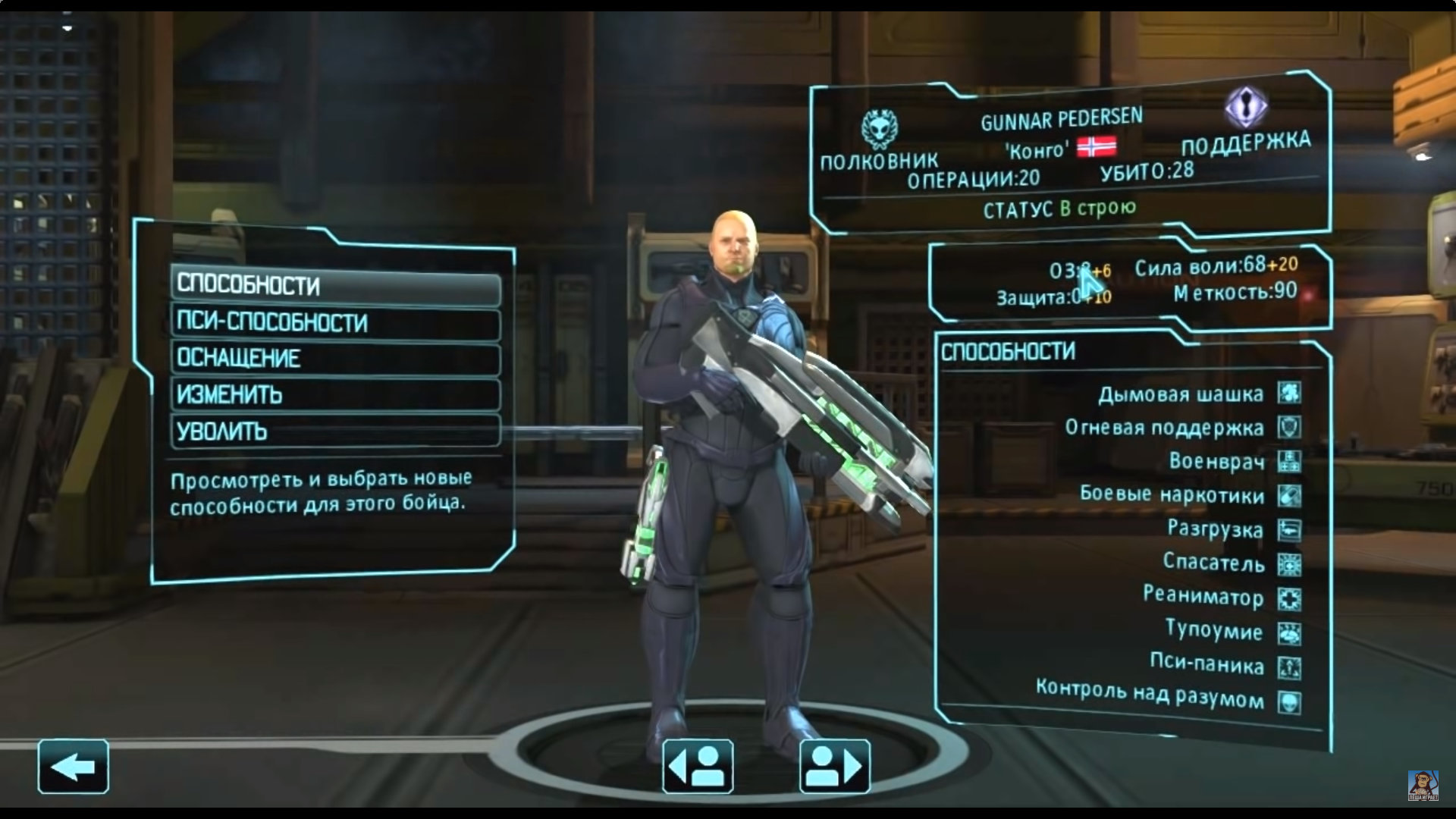Click the Реаниматор ability icon
Screen dimensions: 1456x819
coord(1289,599)
